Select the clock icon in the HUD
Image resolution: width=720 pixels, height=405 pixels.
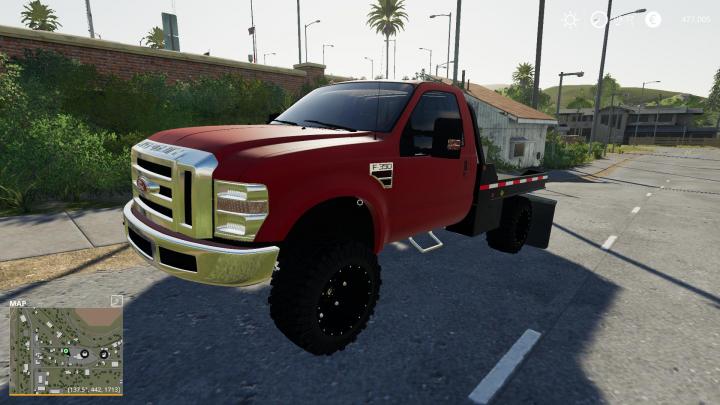click(x=599, y=19)
